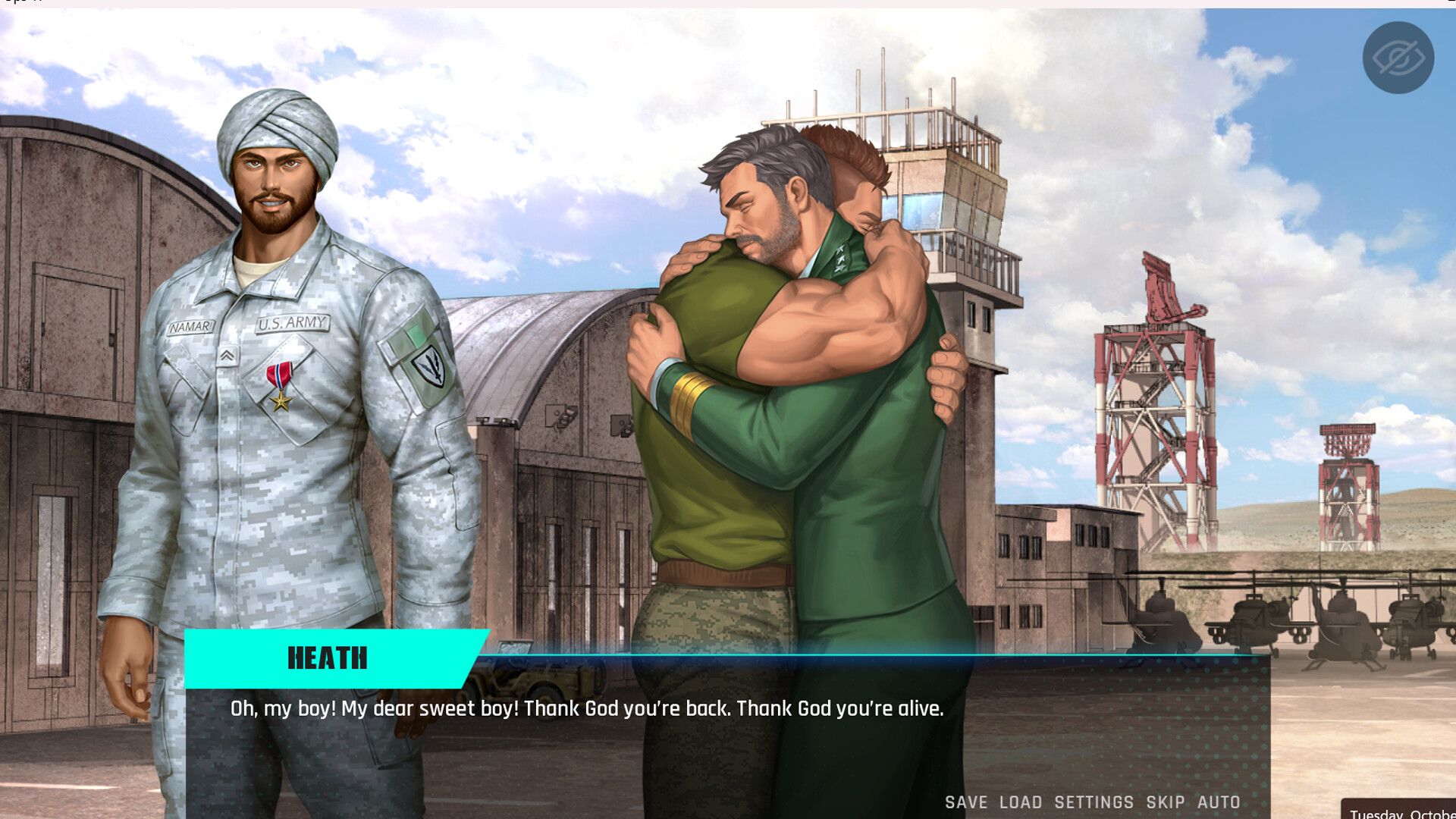Hide the dialogue interface with eye button

(x=1398, y=55)
